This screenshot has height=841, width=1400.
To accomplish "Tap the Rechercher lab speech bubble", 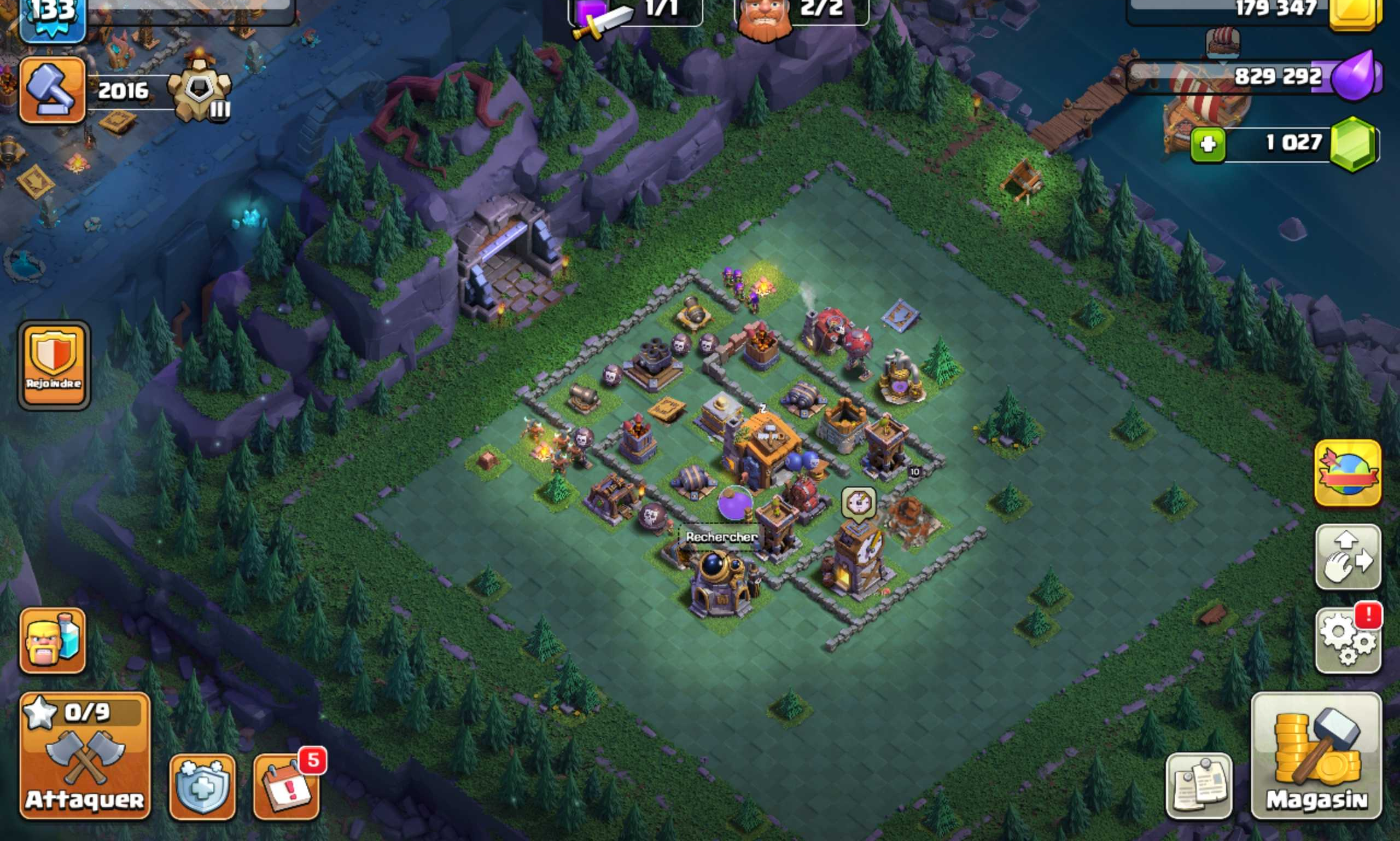I will pos(721,537).
